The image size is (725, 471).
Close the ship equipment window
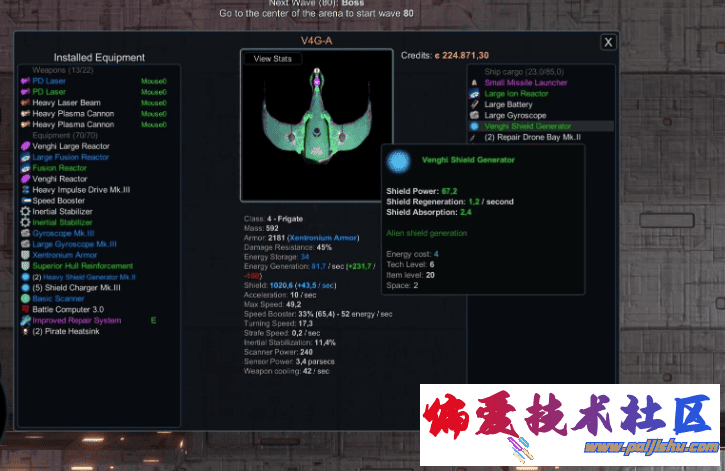tap(608, 42)
